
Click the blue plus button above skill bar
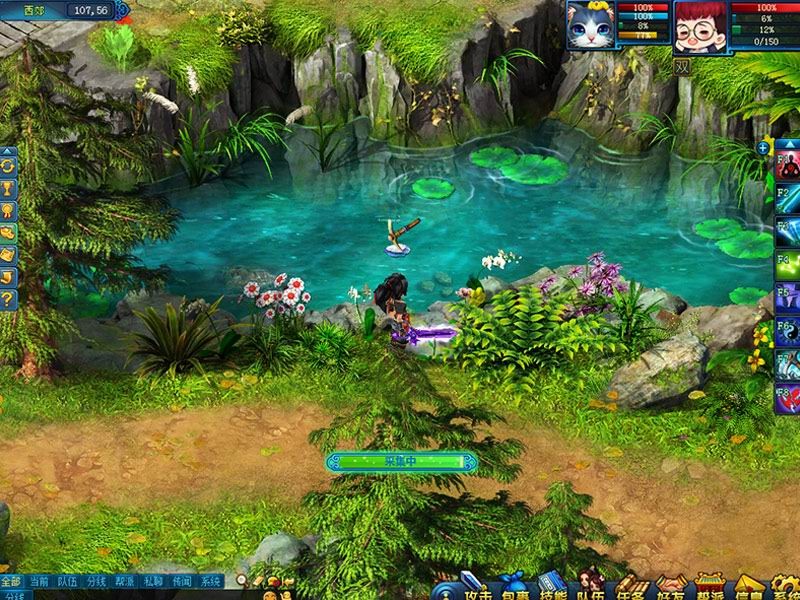[764, 147]
